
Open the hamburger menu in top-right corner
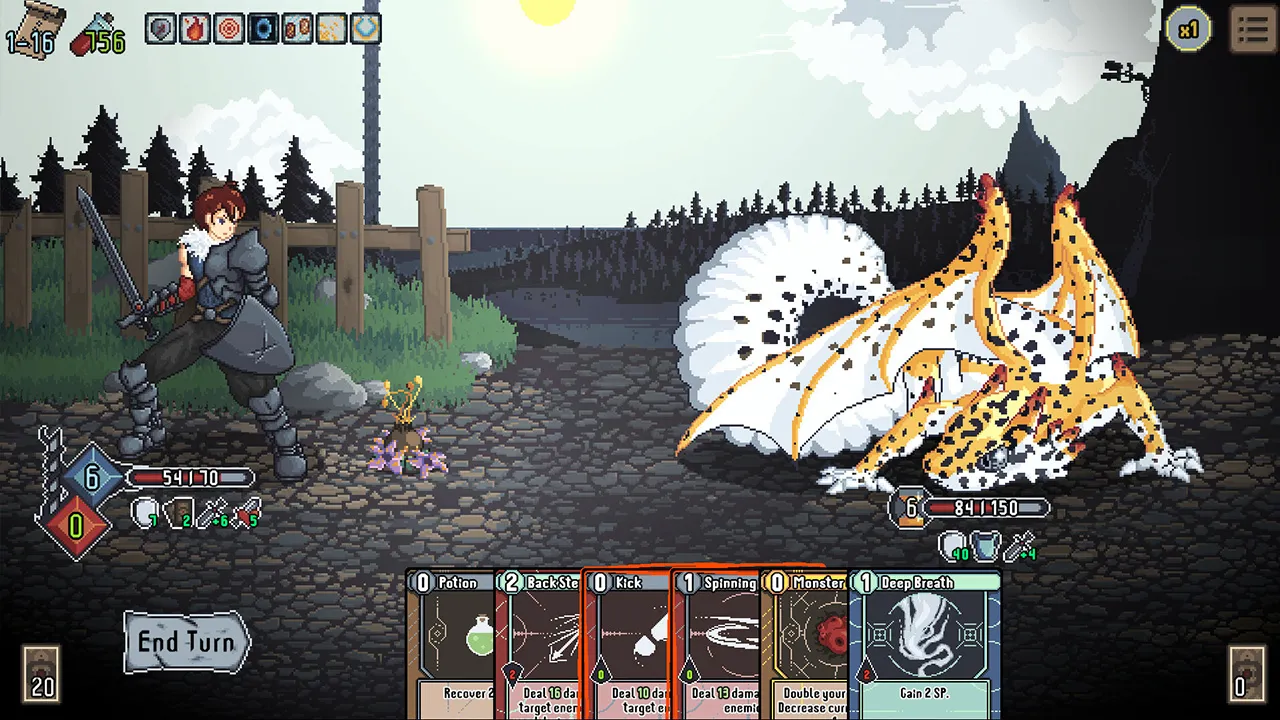[1254, 29]
